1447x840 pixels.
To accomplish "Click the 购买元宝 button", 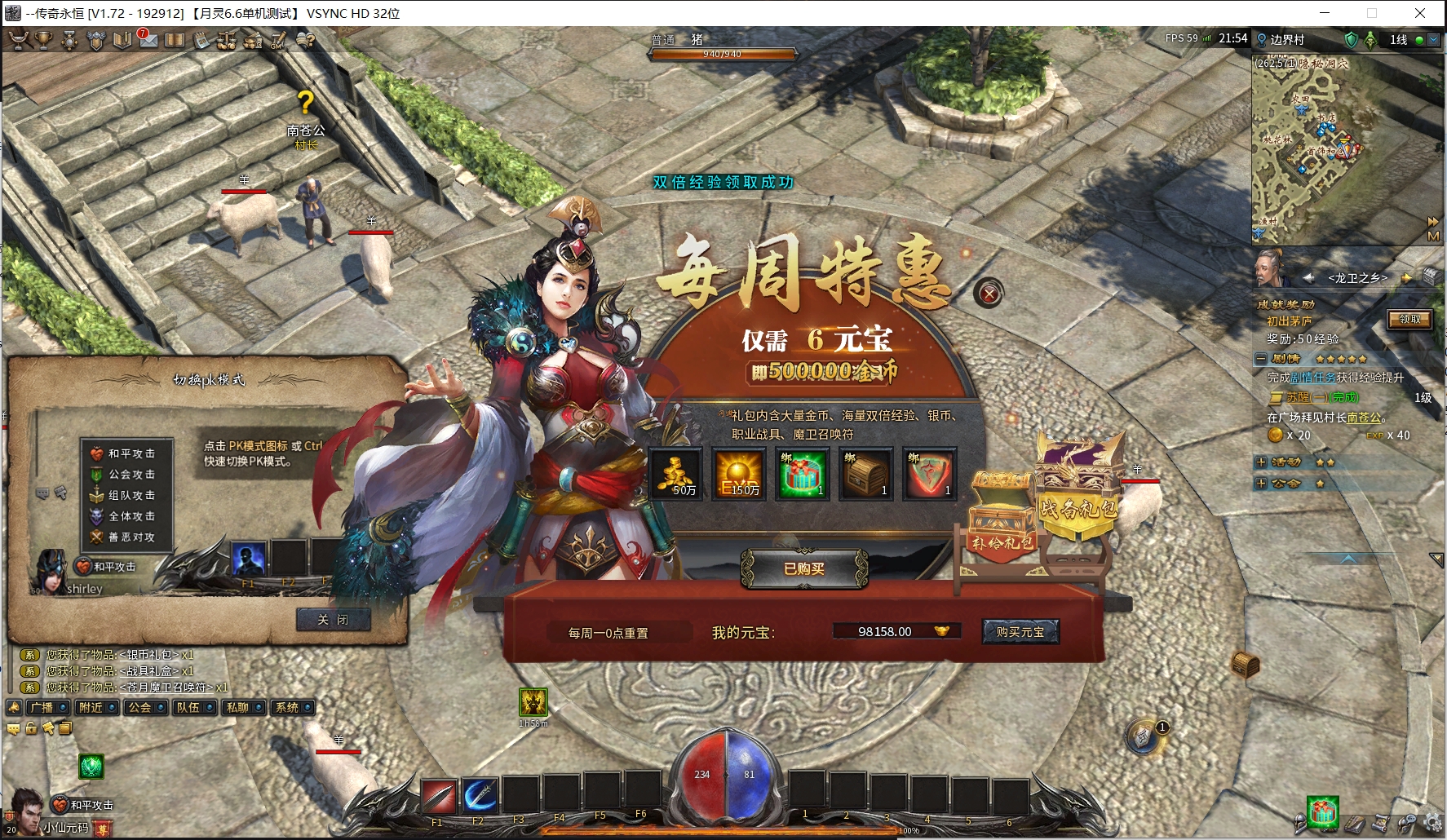I will click(x=1020, y=632).
